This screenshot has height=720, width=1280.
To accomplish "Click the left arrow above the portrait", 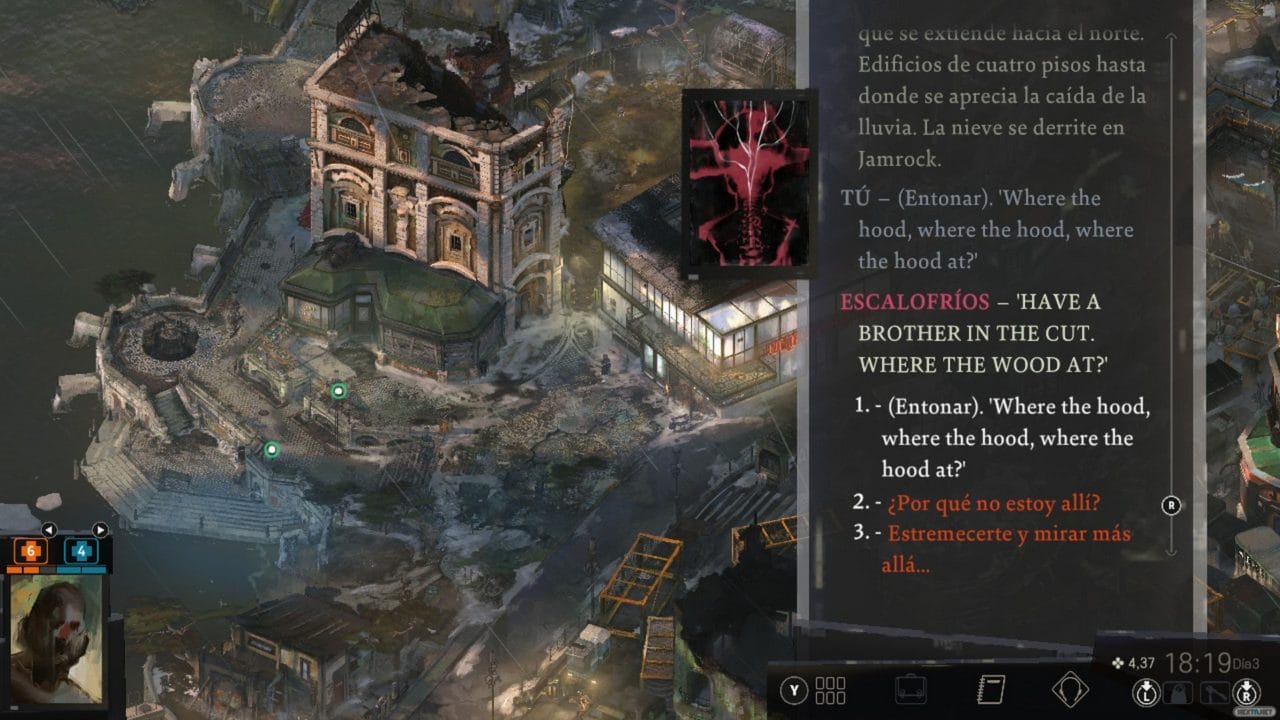I will tap(49, 530).
